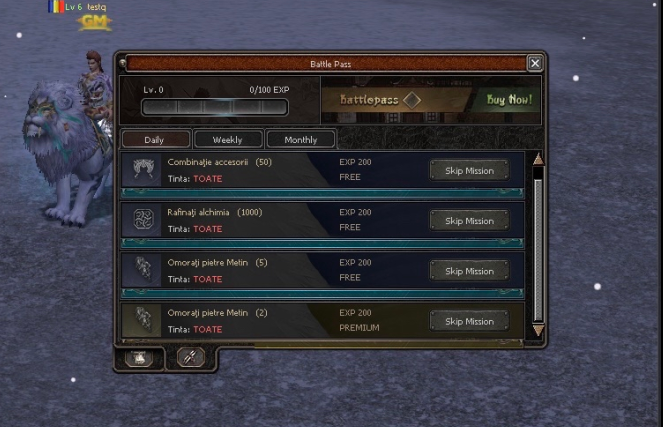
Task: Close the Battle Pass window
Action: (x=535, y=63)
